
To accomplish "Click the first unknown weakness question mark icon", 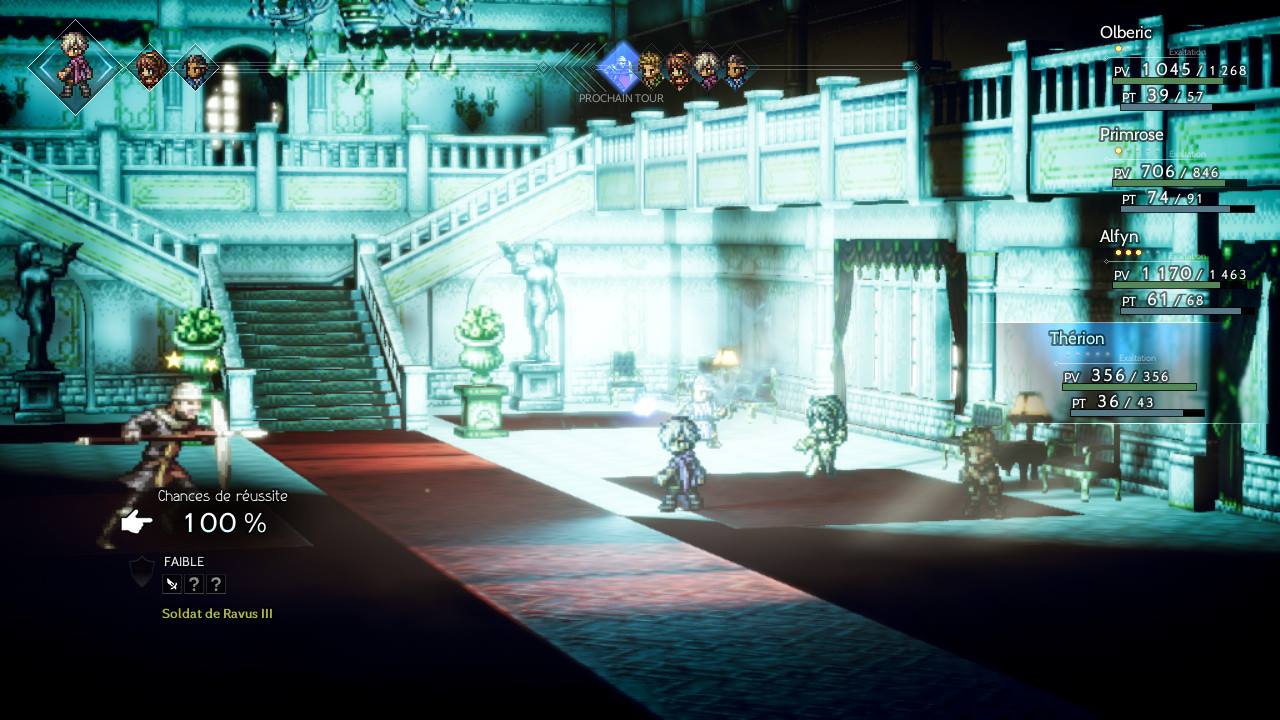I will click(193, 583).
